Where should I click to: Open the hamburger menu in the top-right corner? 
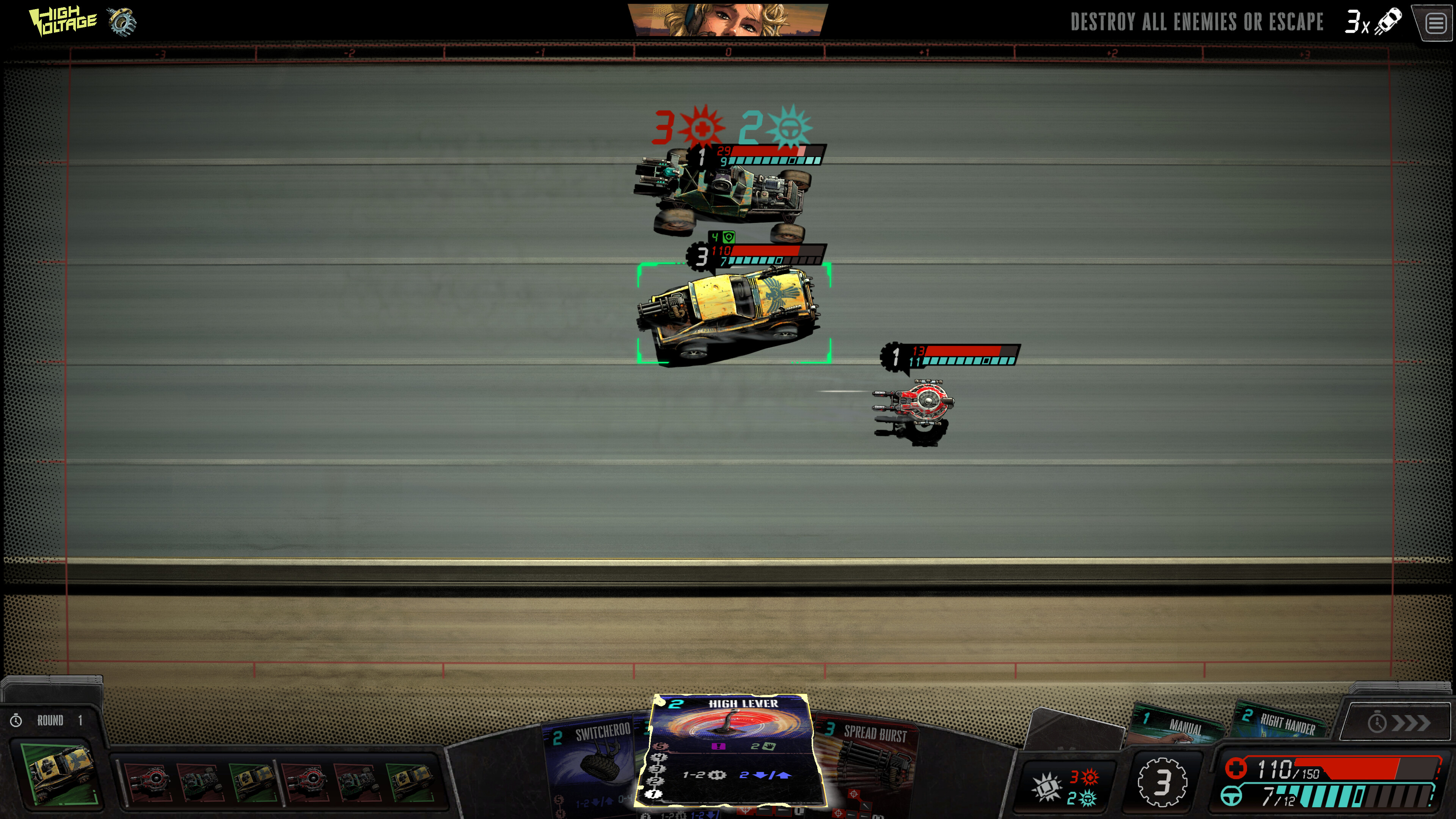pyautogui.click(x=1436, y=23)
